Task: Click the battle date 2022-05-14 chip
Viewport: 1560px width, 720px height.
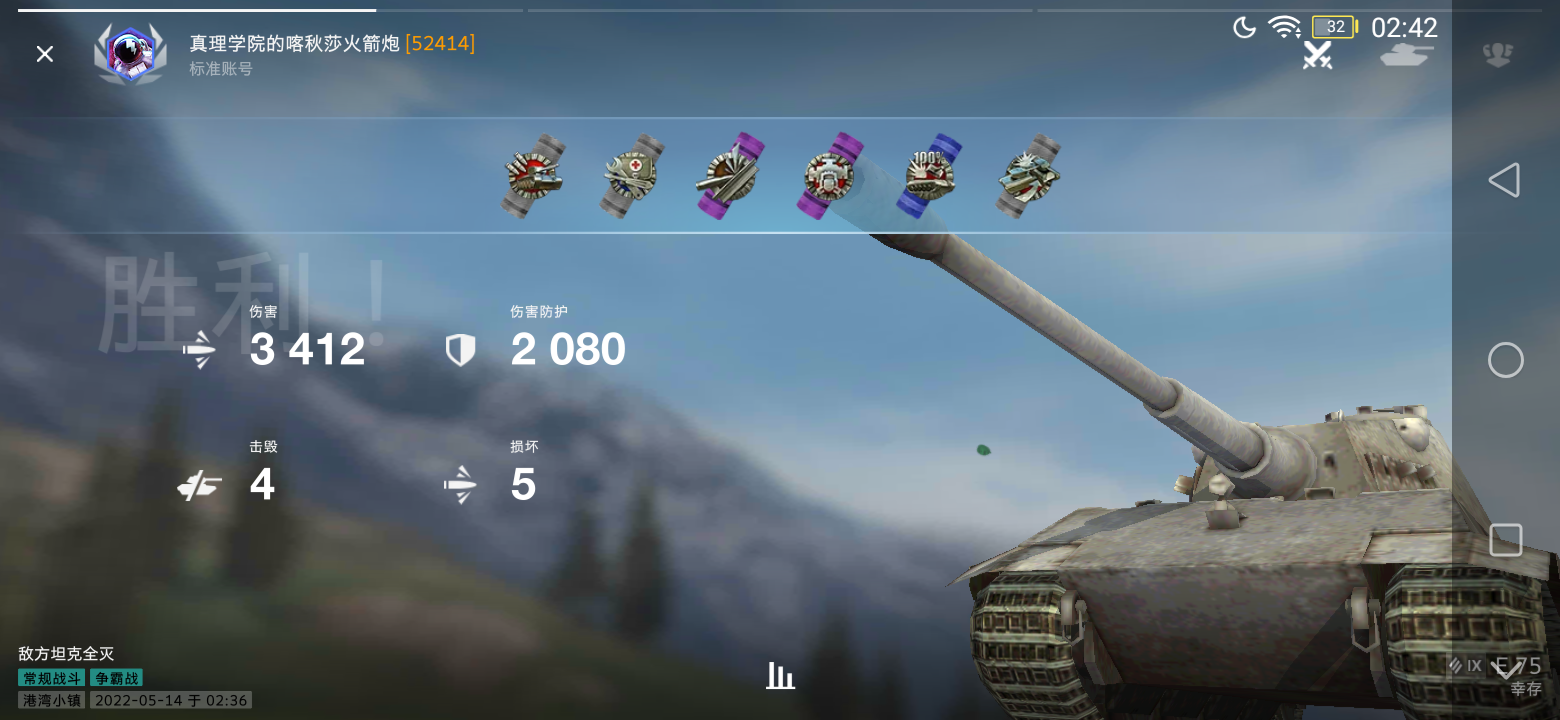Action: click(x=170, y=700)
